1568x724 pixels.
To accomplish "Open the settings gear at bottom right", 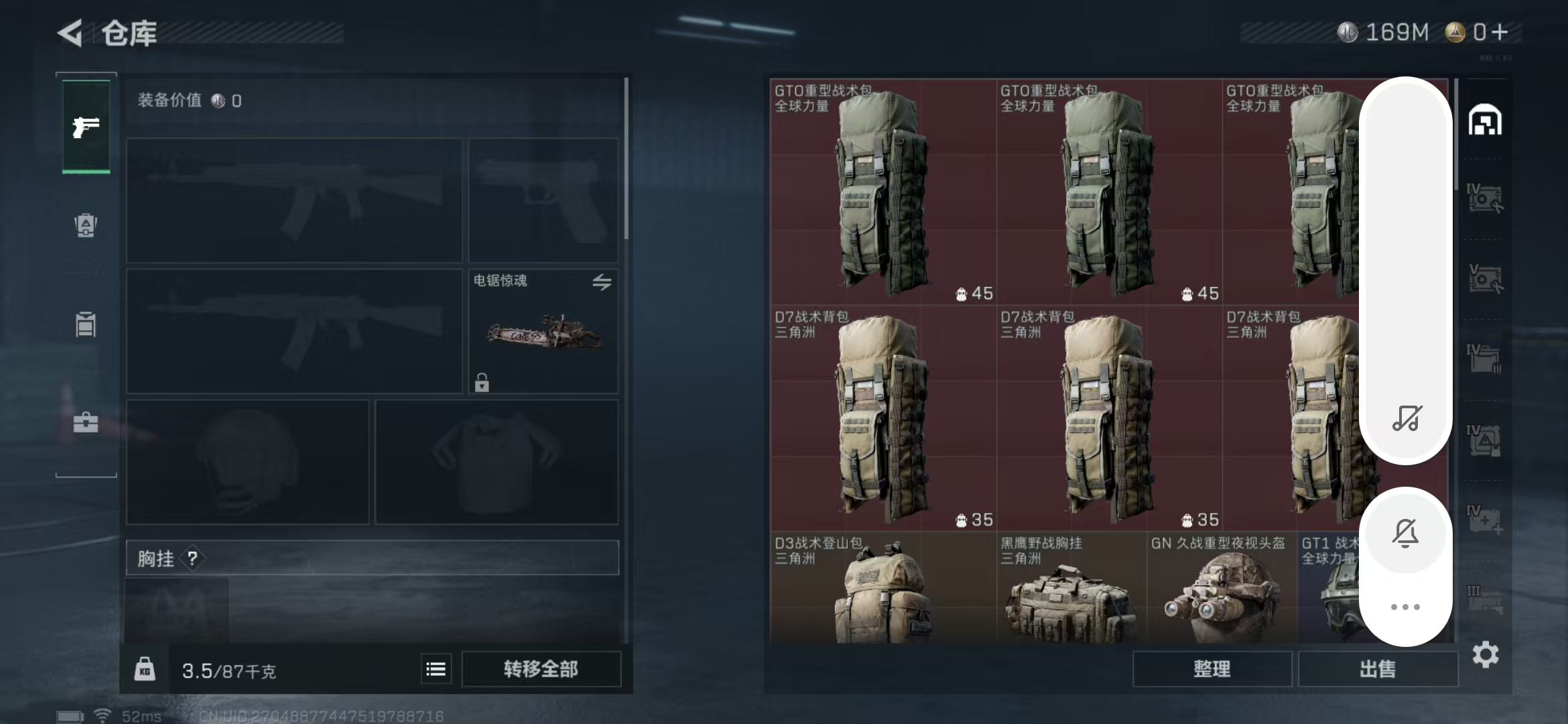I will (1486, 654).
